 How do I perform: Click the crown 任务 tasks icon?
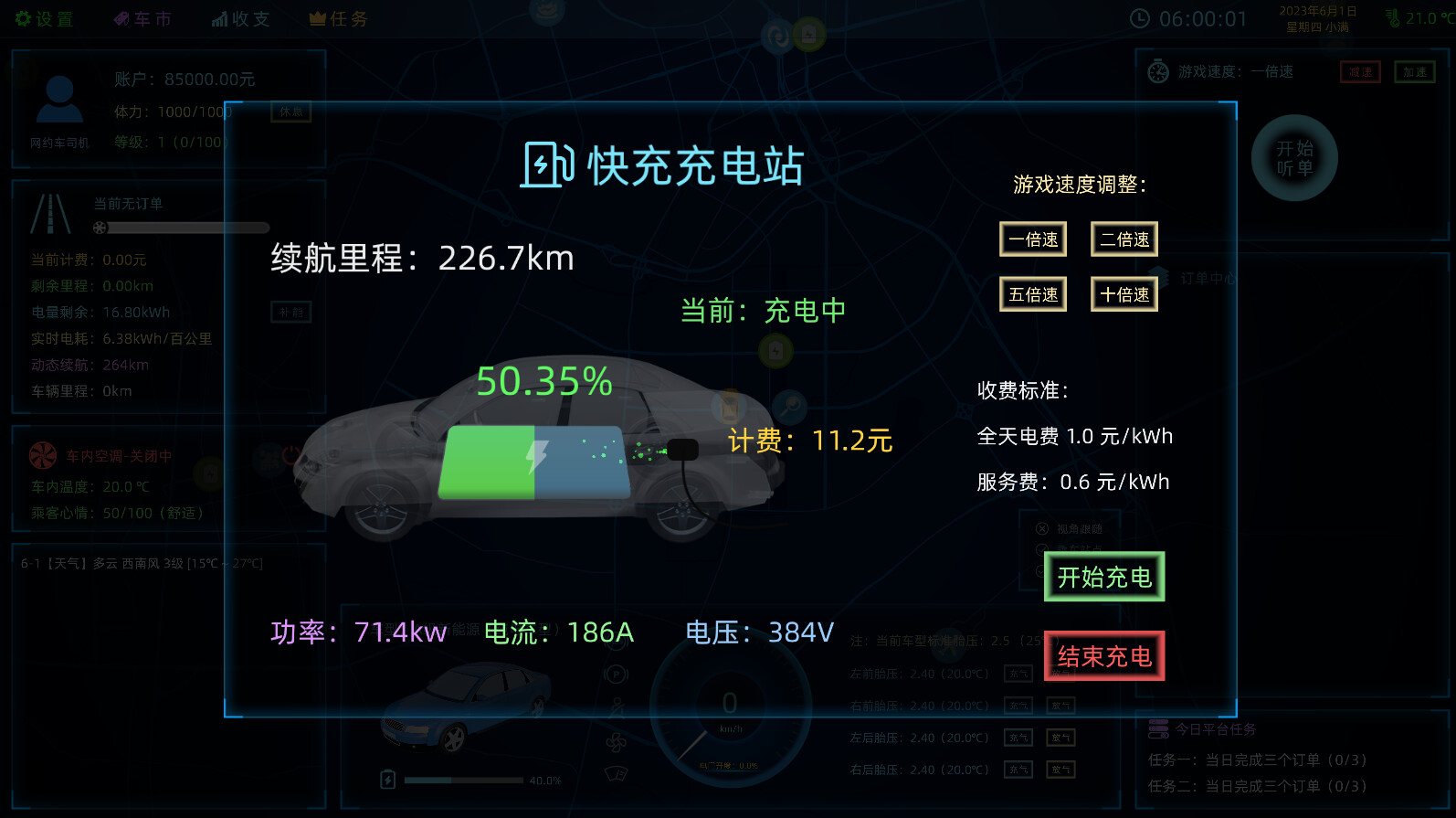(317, 17)
